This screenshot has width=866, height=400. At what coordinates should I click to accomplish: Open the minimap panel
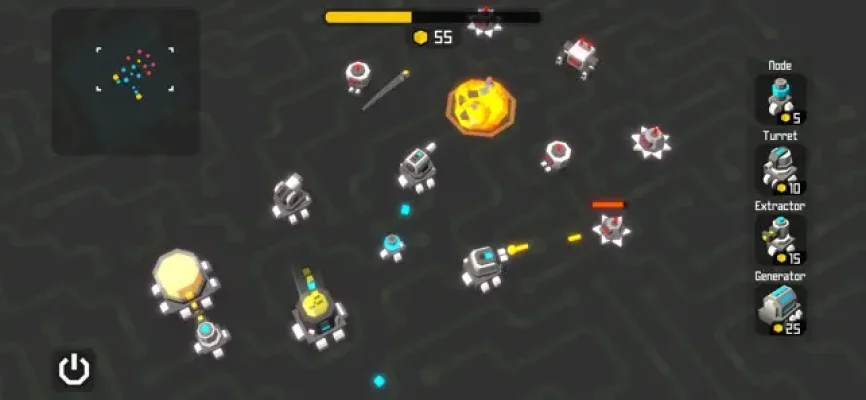pos(126,82)
